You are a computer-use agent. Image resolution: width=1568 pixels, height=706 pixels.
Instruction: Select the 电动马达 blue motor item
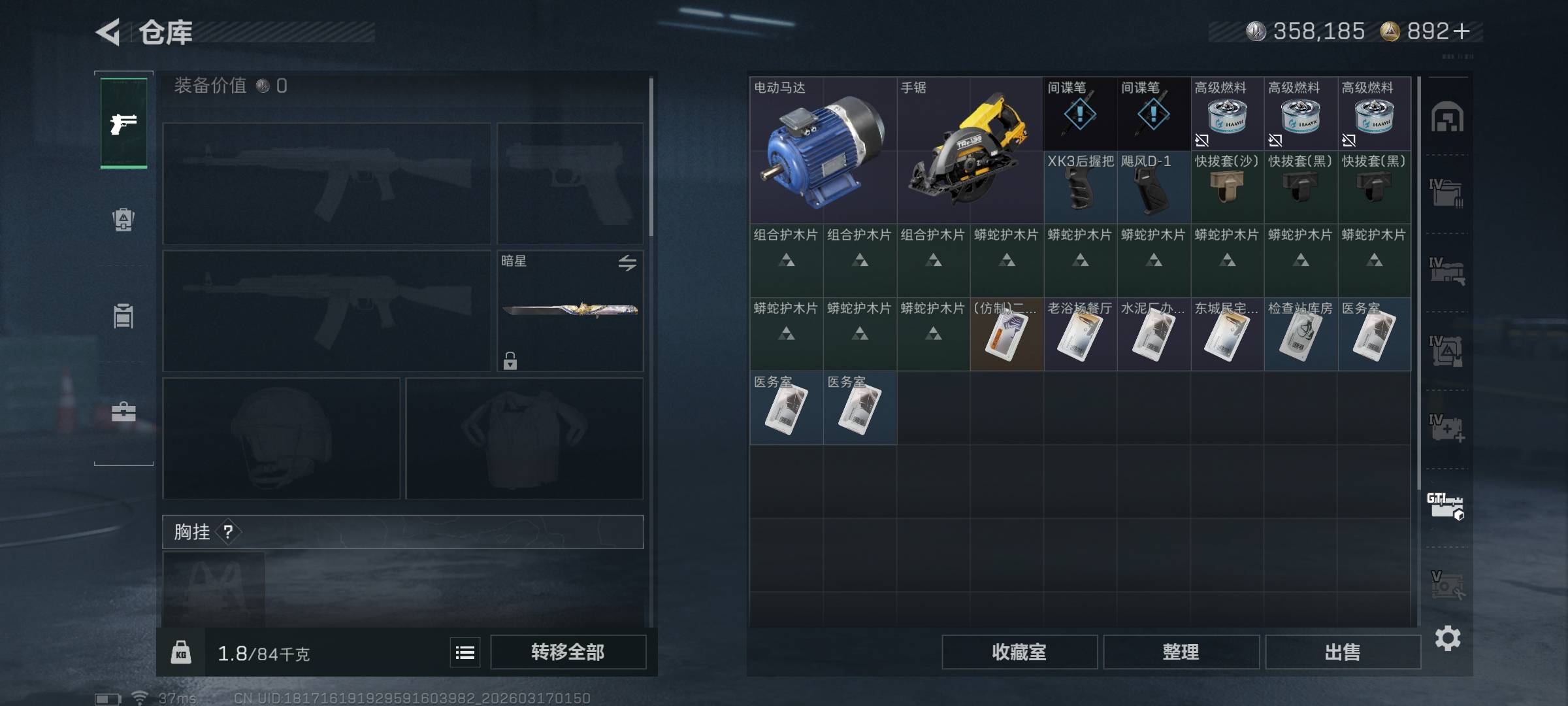[x=823, y=150]
